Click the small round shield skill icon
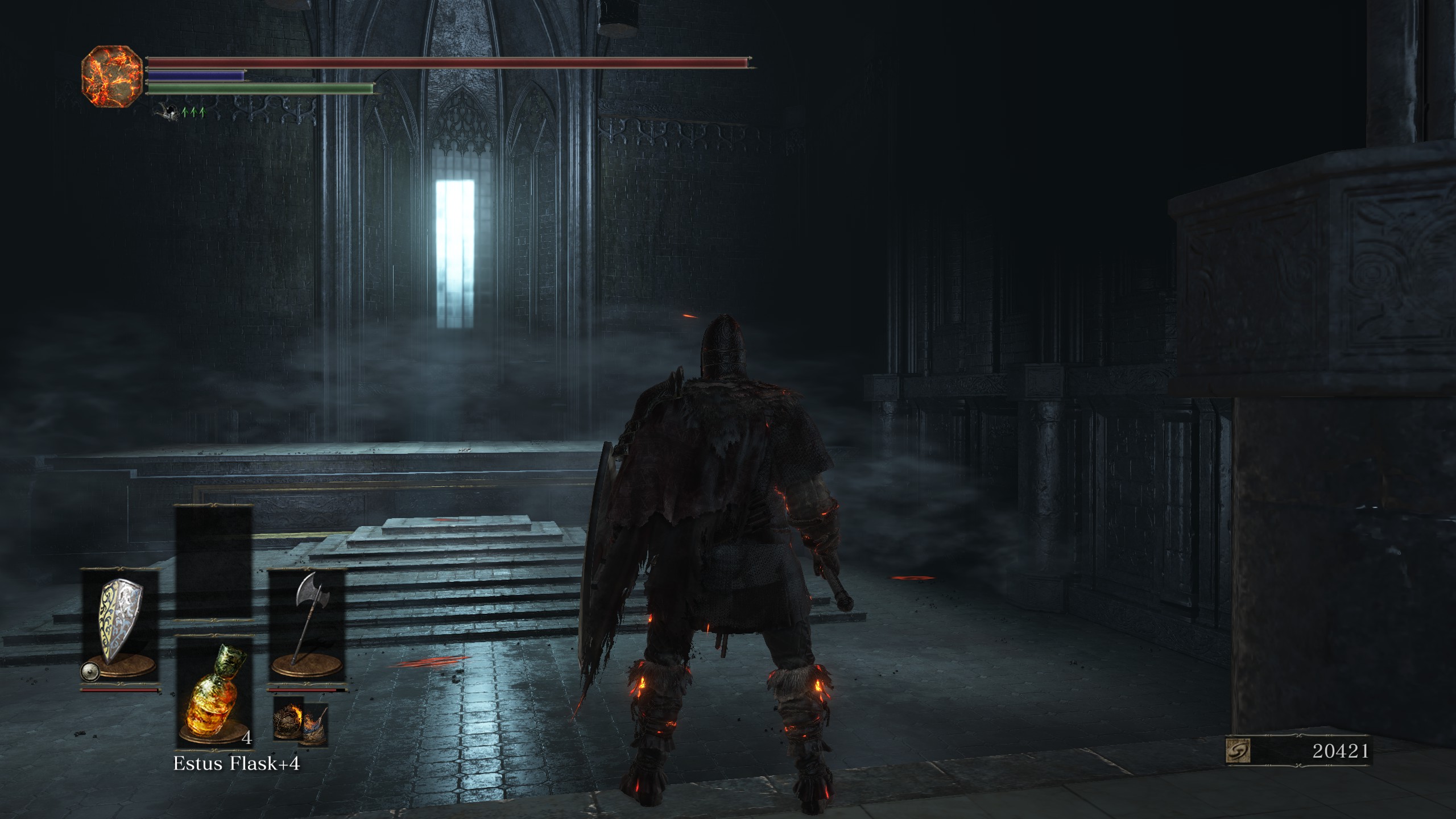Screen dimensions: 1456x819 point(90,672)
